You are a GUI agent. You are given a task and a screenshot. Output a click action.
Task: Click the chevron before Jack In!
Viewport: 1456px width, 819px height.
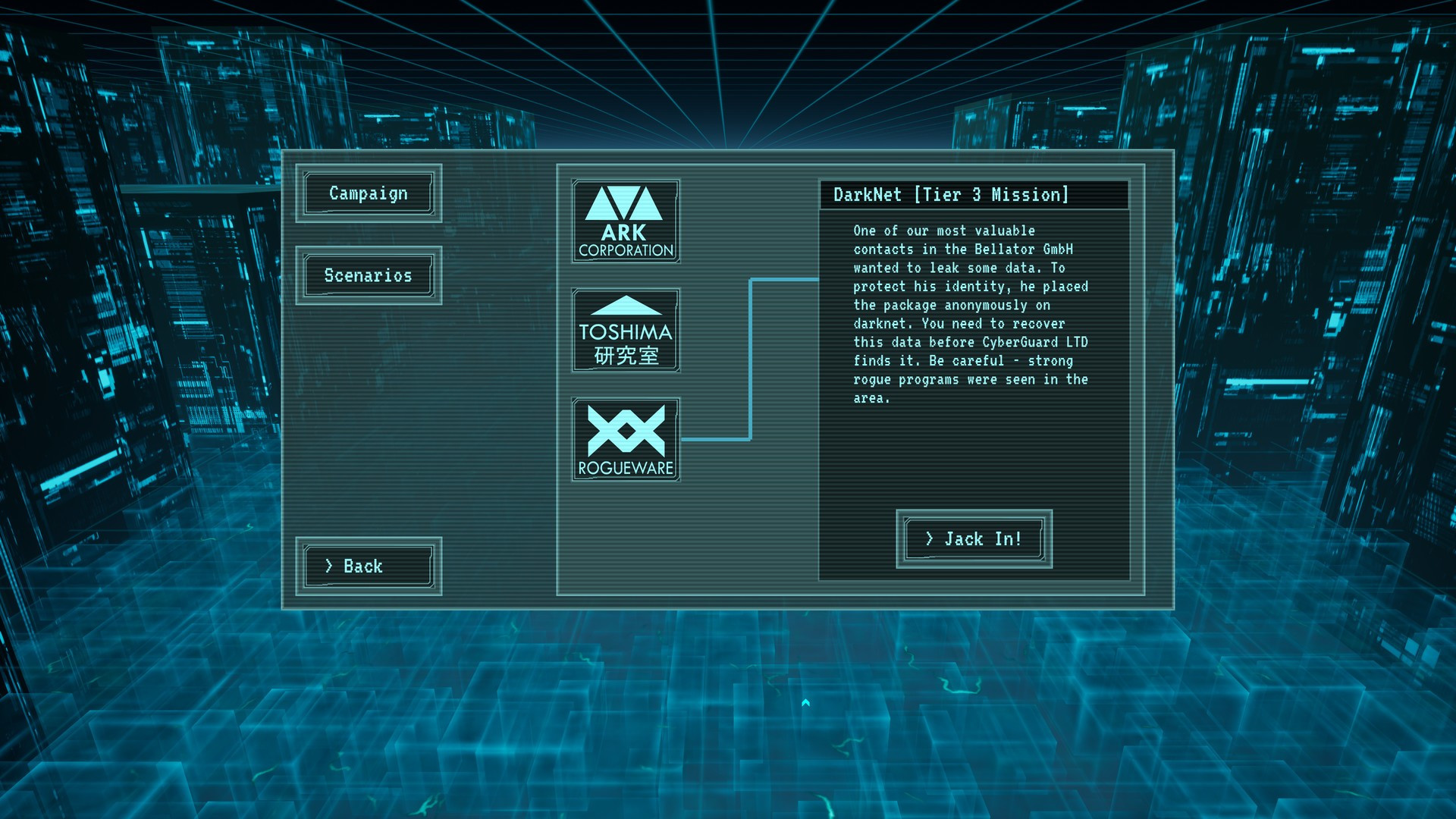tap(931, 538)
